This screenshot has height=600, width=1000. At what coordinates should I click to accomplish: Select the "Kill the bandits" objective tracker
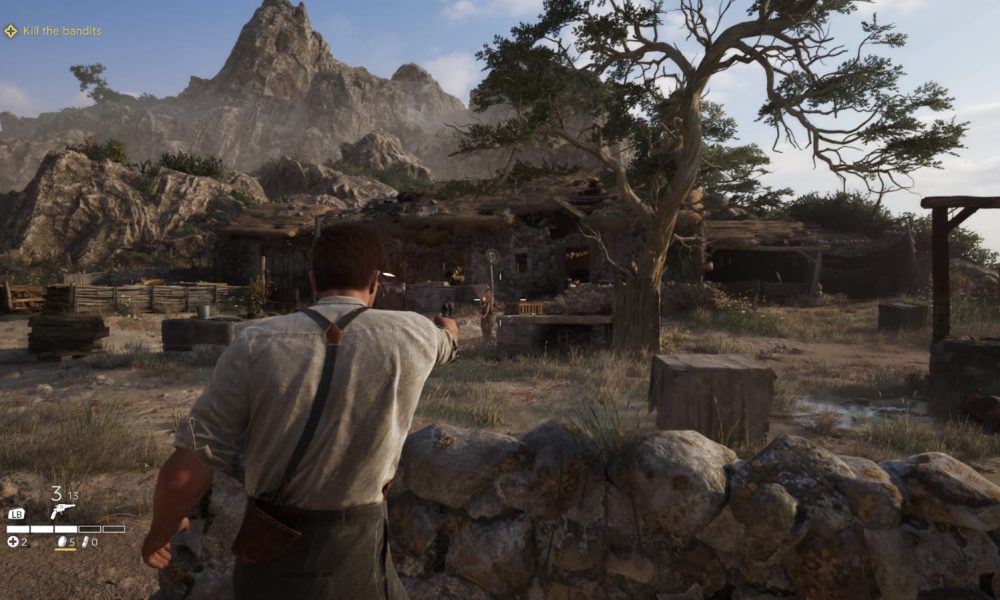coord(53,31)
